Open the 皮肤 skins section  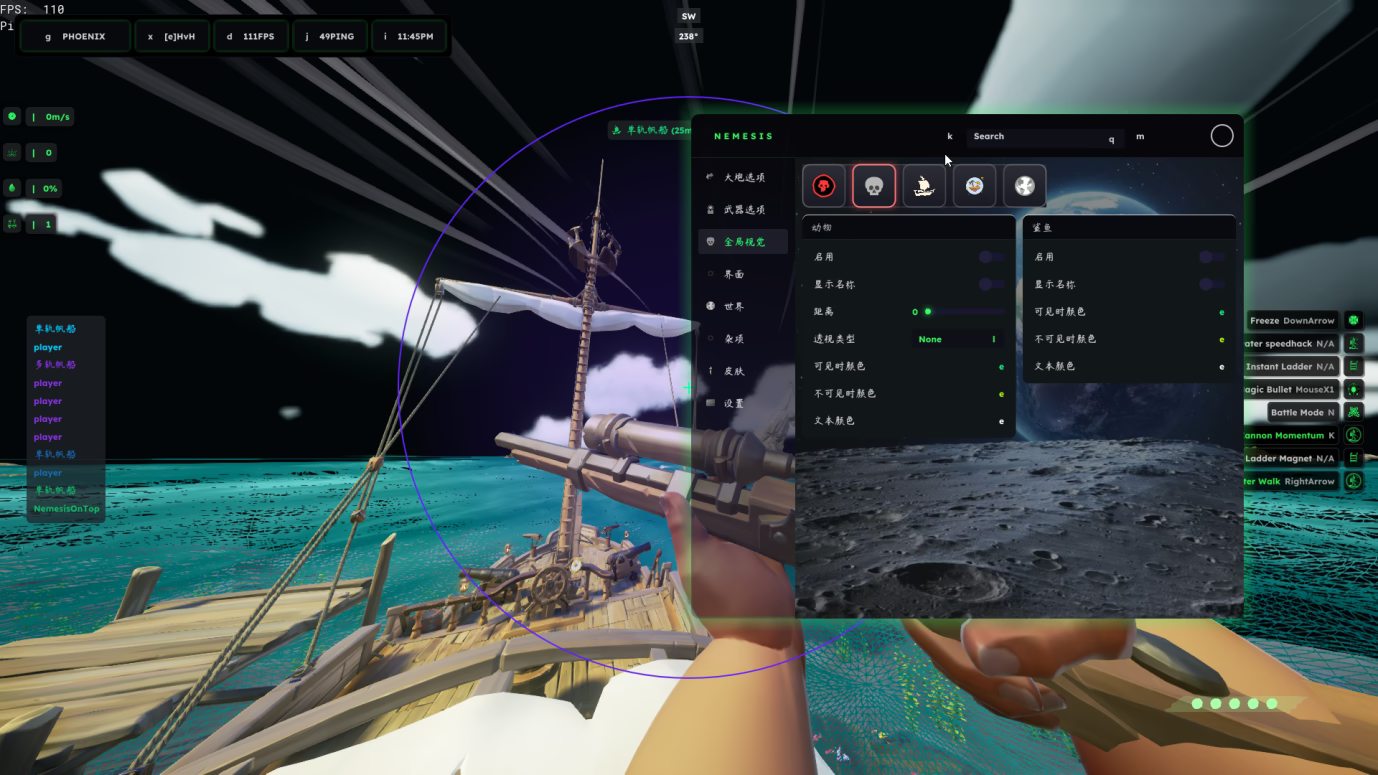[x=733, y=371]
